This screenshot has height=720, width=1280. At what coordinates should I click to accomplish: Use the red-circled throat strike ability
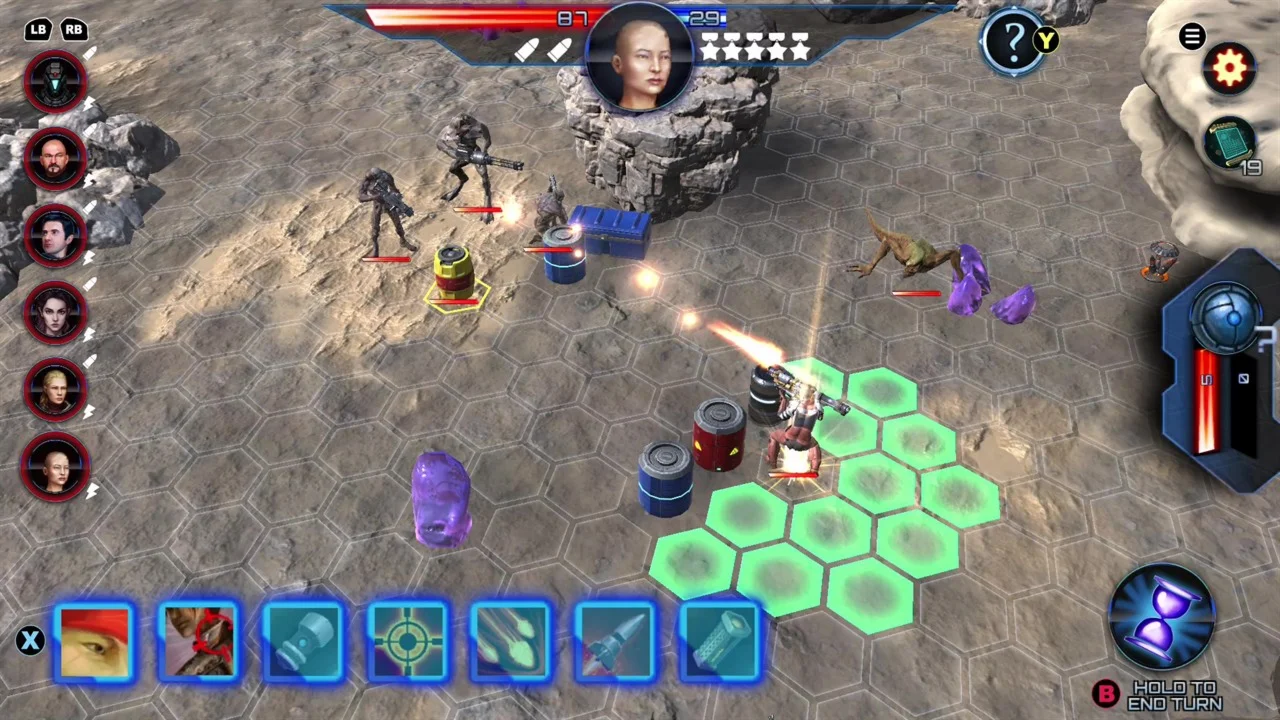[x=199, y=641]
